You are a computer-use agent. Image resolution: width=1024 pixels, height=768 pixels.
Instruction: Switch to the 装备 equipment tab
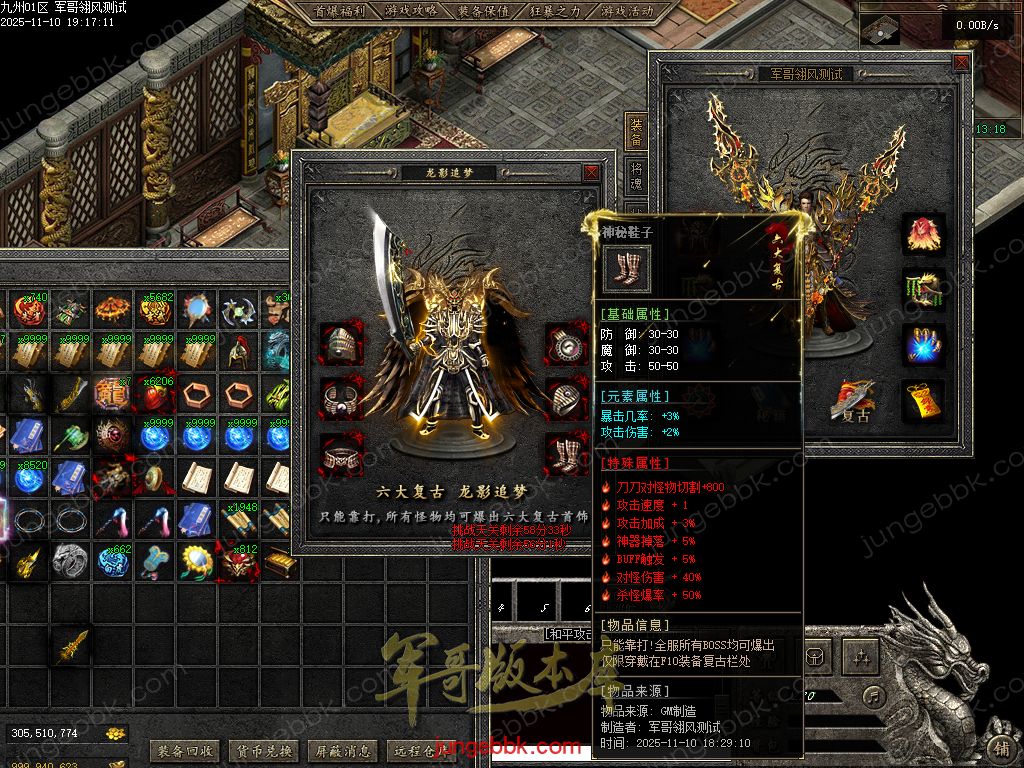click(x=636, y=130)
